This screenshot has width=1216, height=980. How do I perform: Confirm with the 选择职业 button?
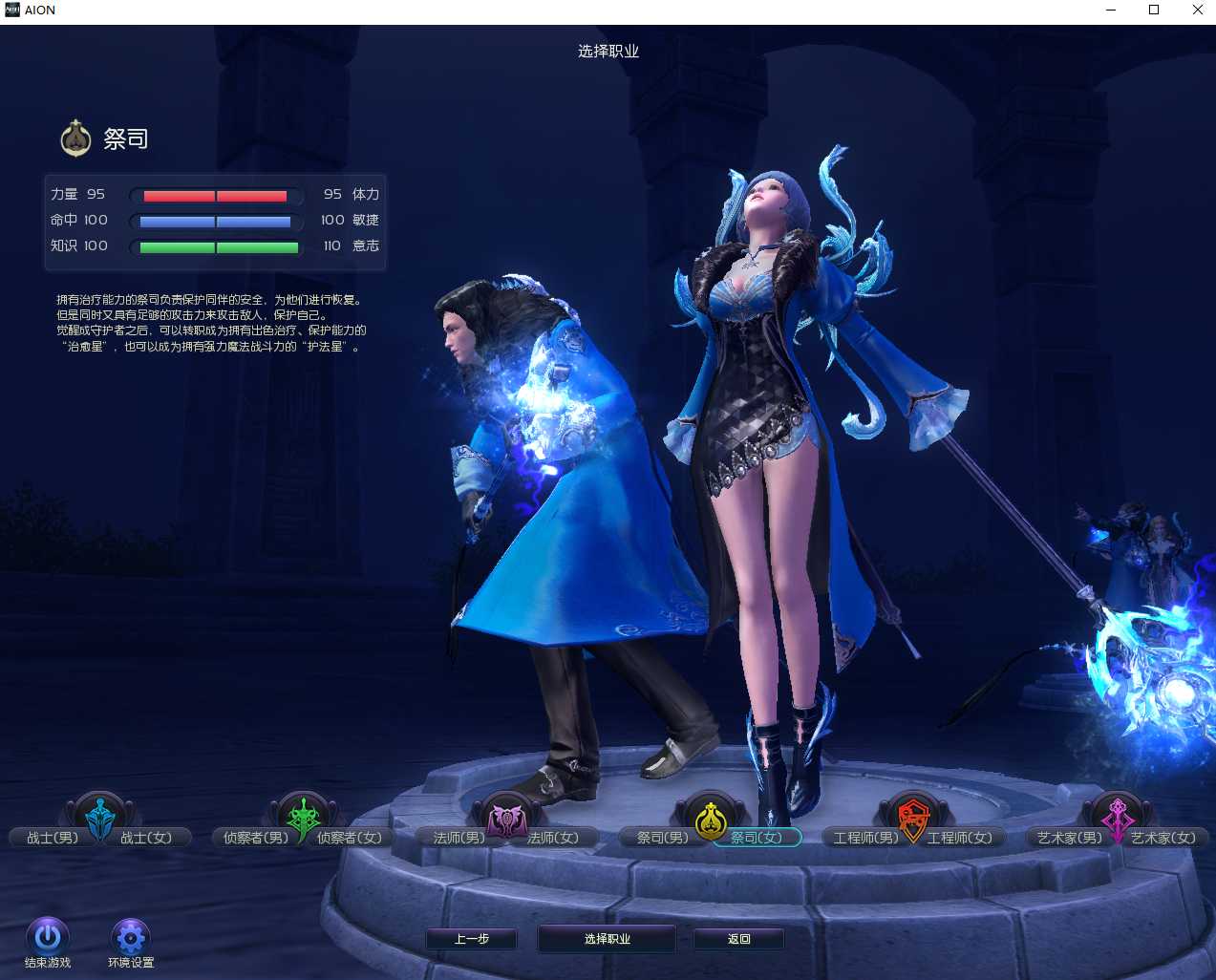(608, 939)
